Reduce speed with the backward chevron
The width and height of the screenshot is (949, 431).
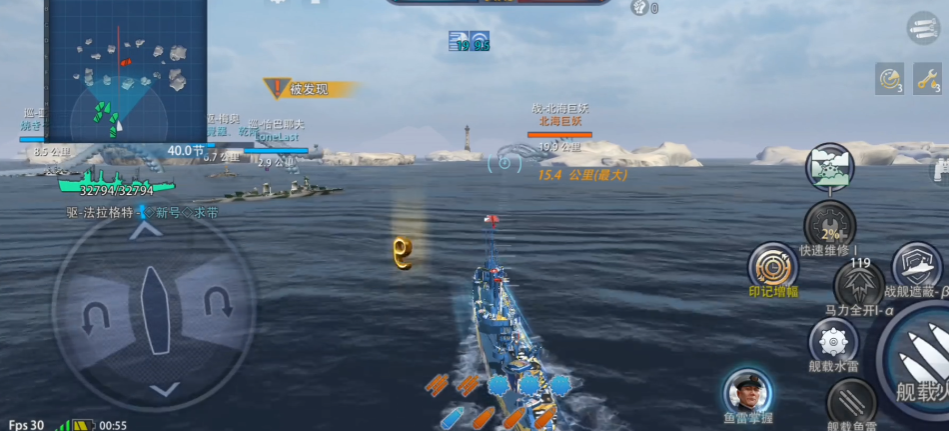pos(166,389)
